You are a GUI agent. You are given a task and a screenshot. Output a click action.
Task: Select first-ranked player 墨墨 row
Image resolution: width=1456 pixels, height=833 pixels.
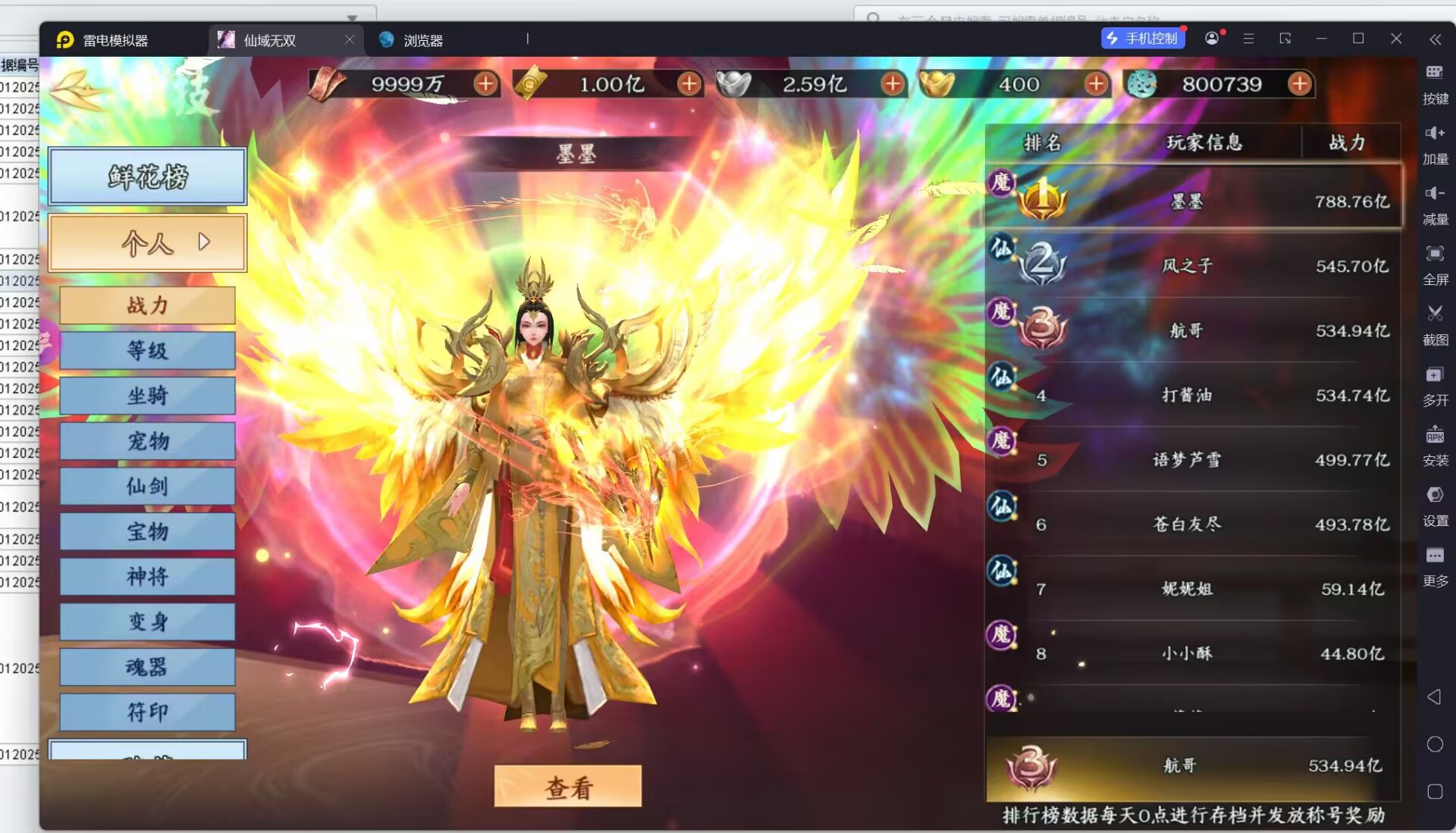1192,201
